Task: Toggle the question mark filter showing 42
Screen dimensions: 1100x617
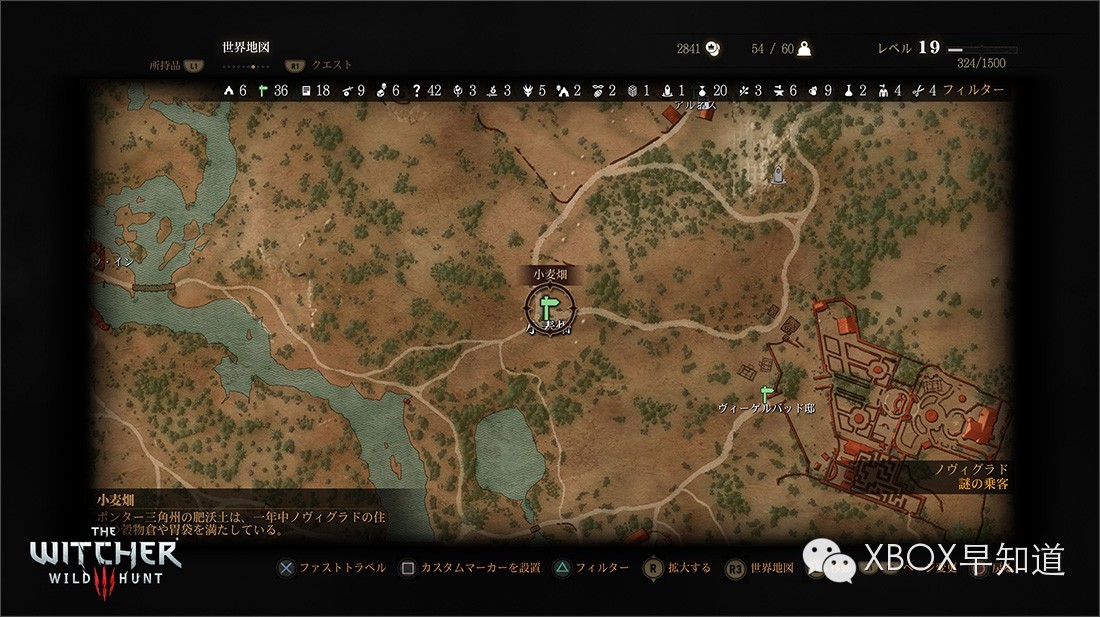Action: [425, 90]
